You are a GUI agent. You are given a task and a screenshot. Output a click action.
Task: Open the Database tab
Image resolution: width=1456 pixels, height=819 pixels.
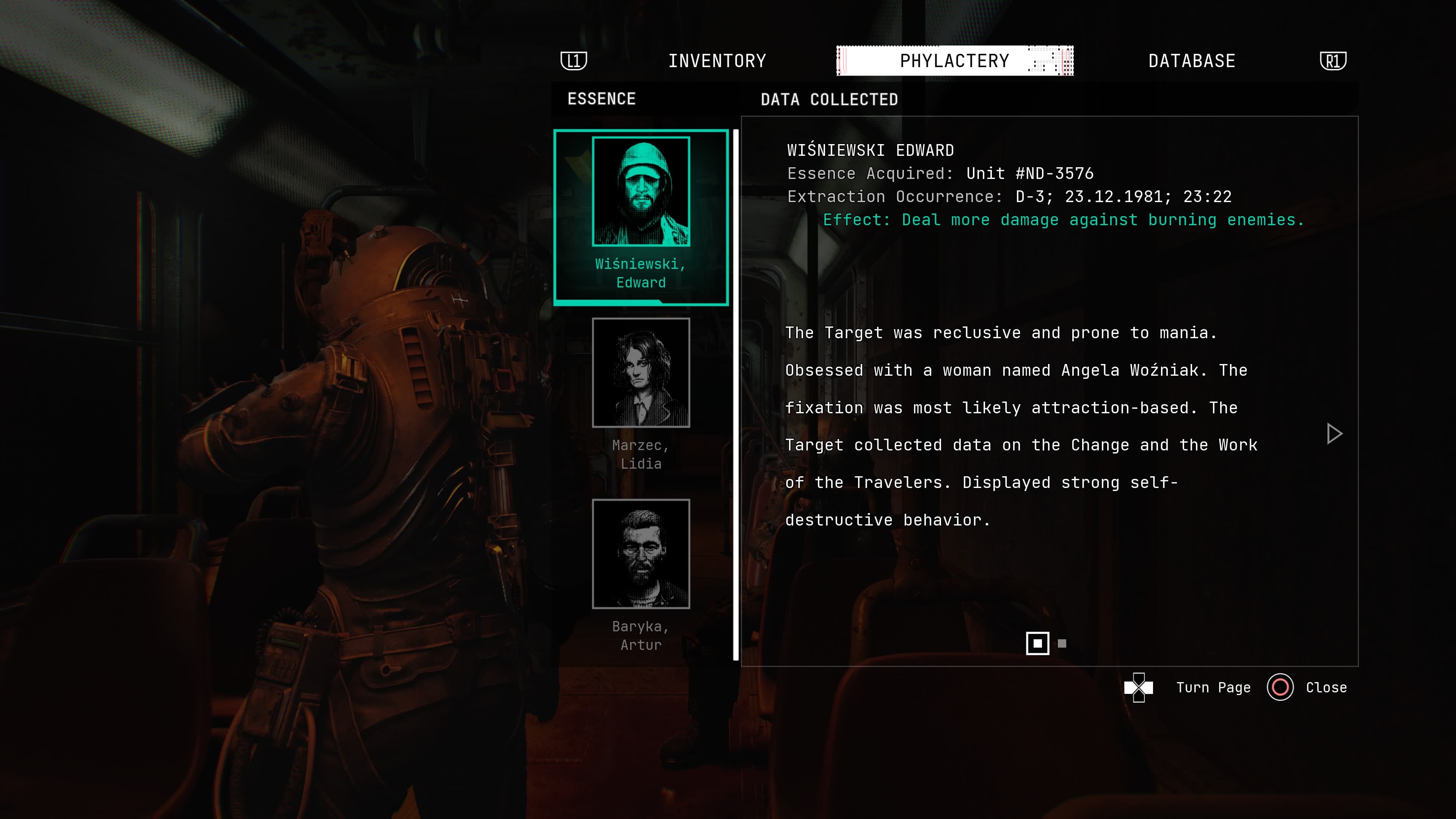1191,61
